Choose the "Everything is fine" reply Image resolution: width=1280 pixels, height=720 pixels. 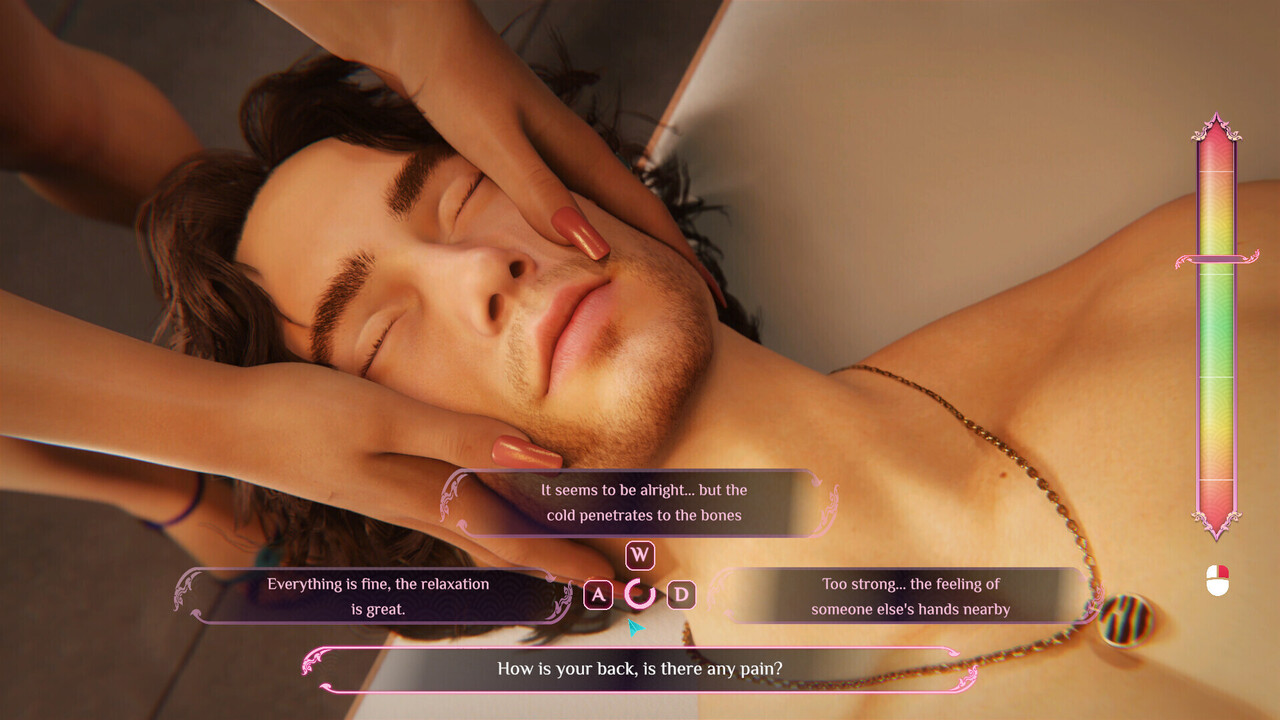(377, 596)
